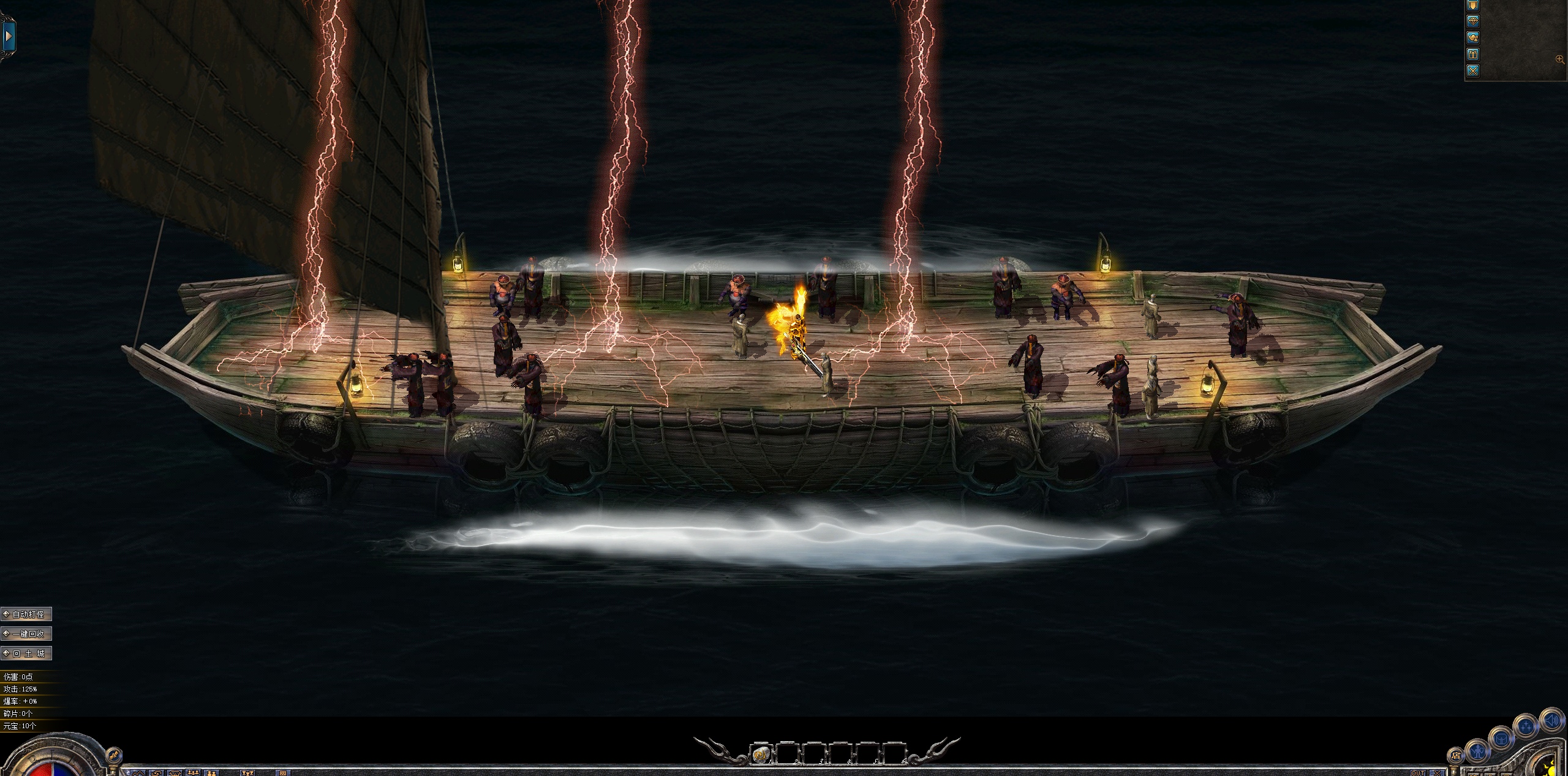Enable auto-fight with the 自动打怪 button
This screenshot has height=776, width=1568.
point(26,614)
